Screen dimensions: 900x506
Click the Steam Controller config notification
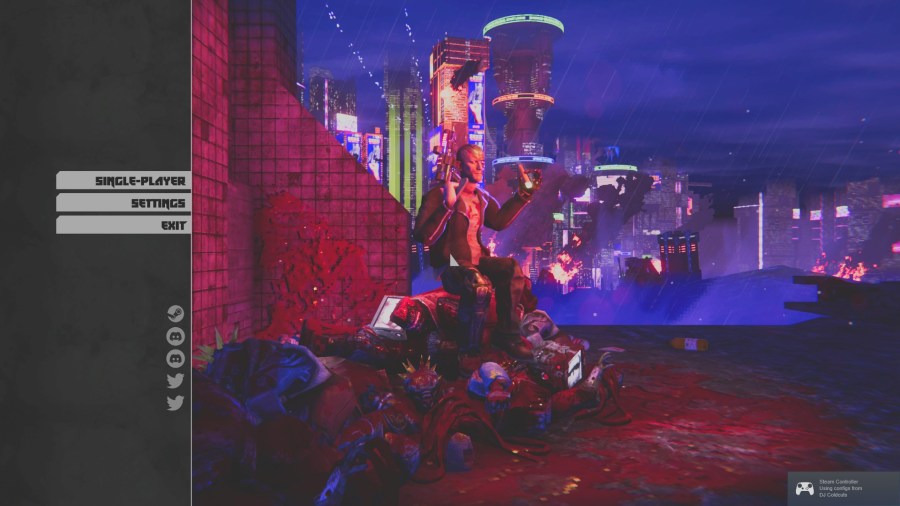(x=843, y=488)
